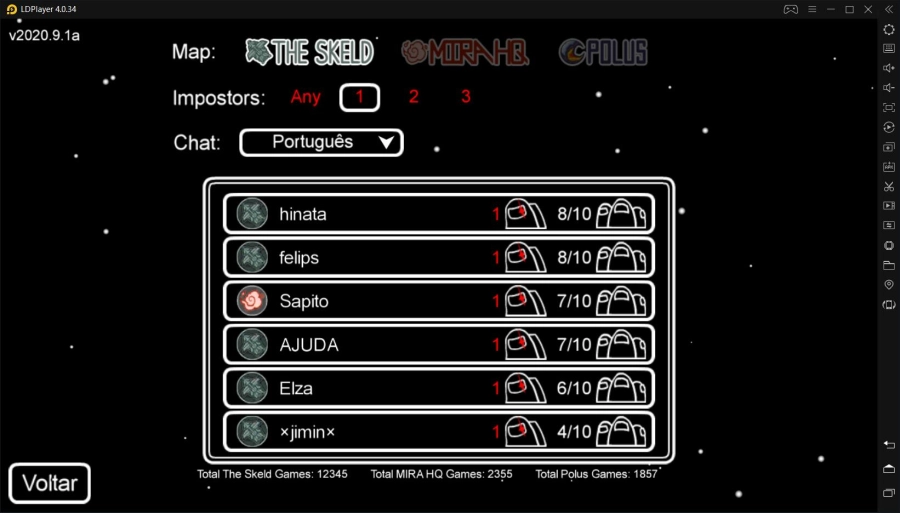Image resolution: width=900 pixels, height=513 pixels.
Task: Choose 2 impostors option
Action: [413, 97]
